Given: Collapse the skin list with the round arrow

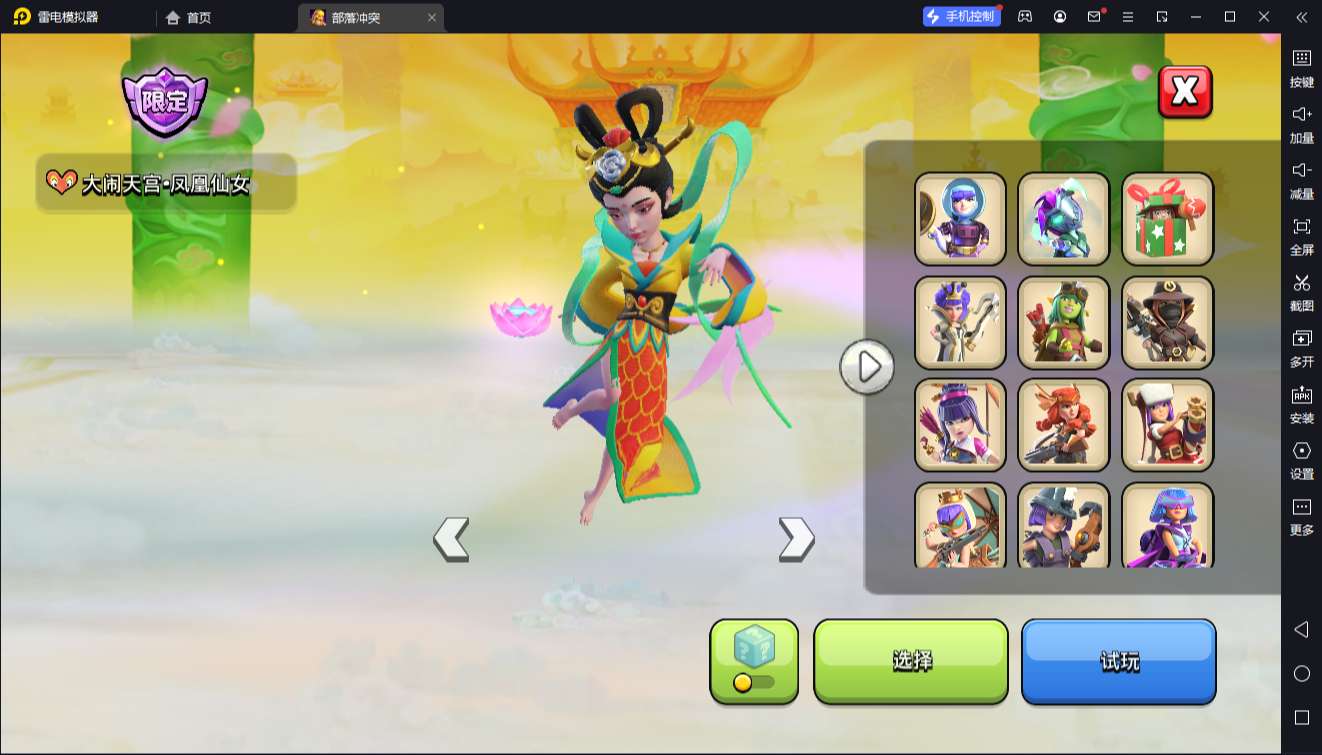Looking at the screenshot, I should click(x=866, y=367).
